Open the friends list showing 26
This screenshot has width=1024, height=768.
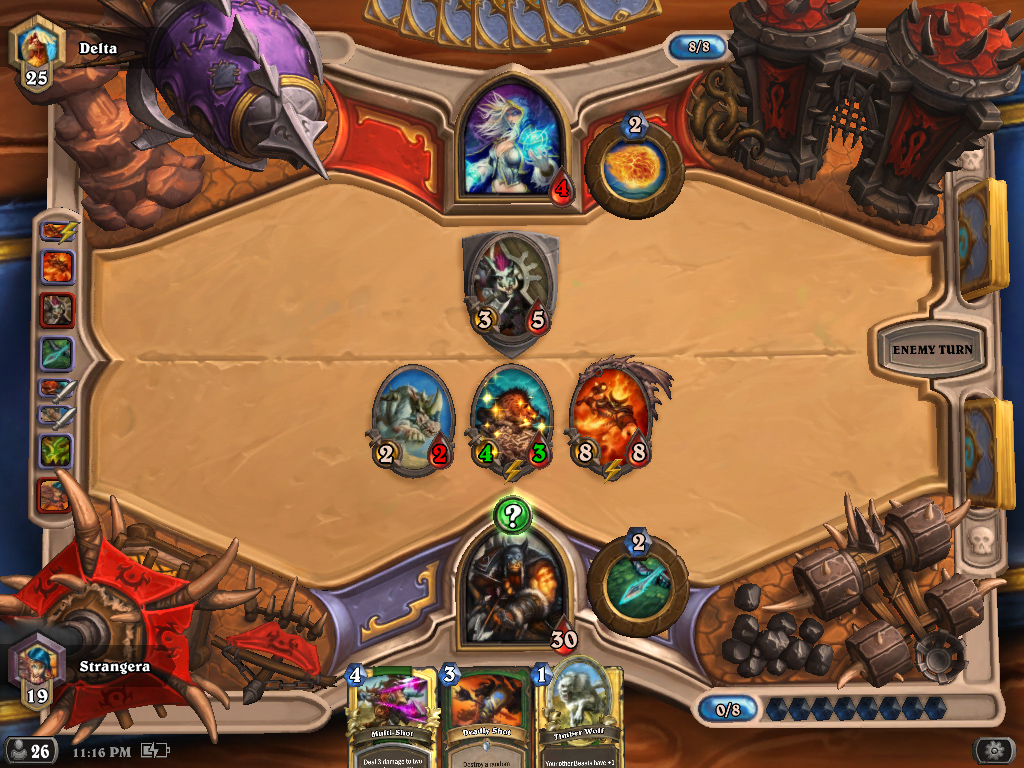[x=30, y=750]
